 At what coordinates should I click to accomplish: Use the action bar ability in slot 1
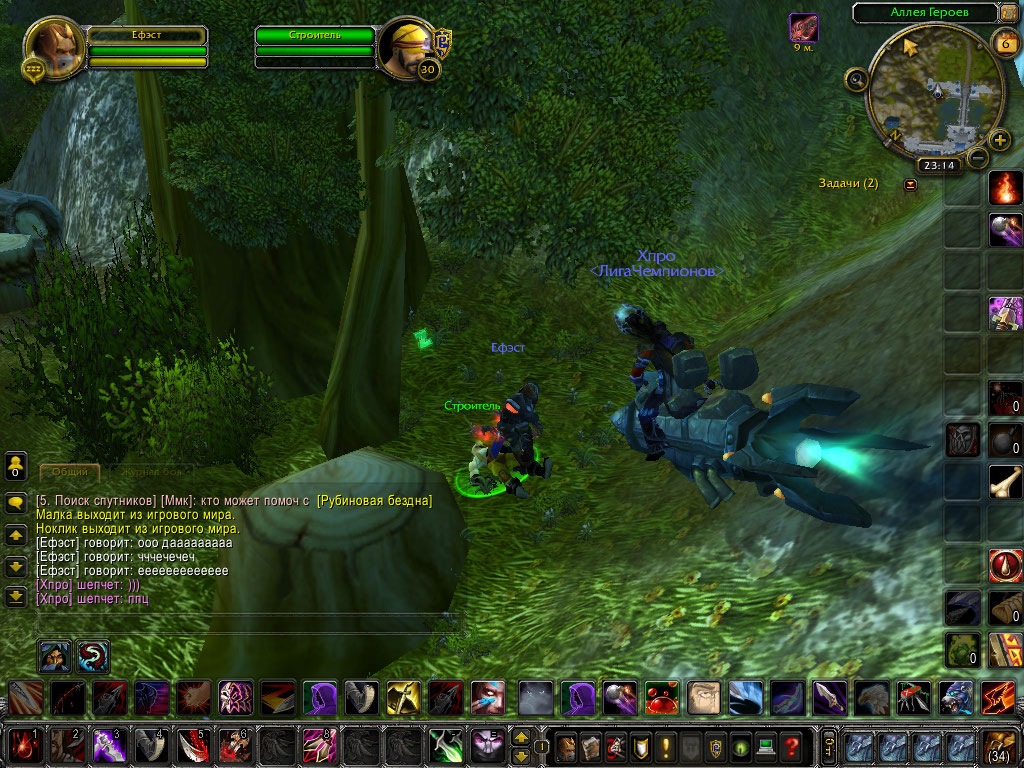tap(26, 746)
